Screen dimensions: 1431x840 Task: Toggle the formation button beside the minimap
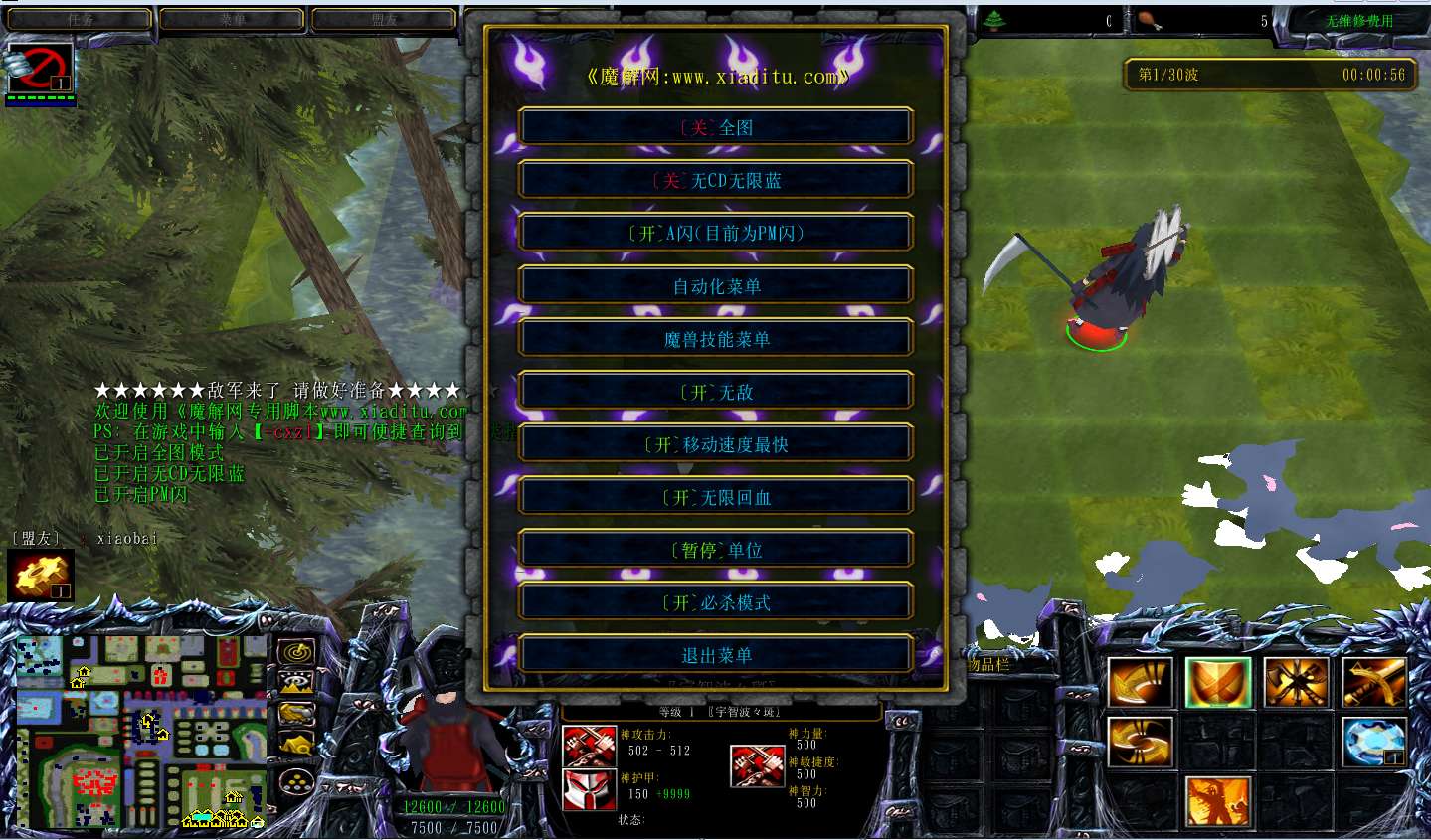tap(295, 781)
